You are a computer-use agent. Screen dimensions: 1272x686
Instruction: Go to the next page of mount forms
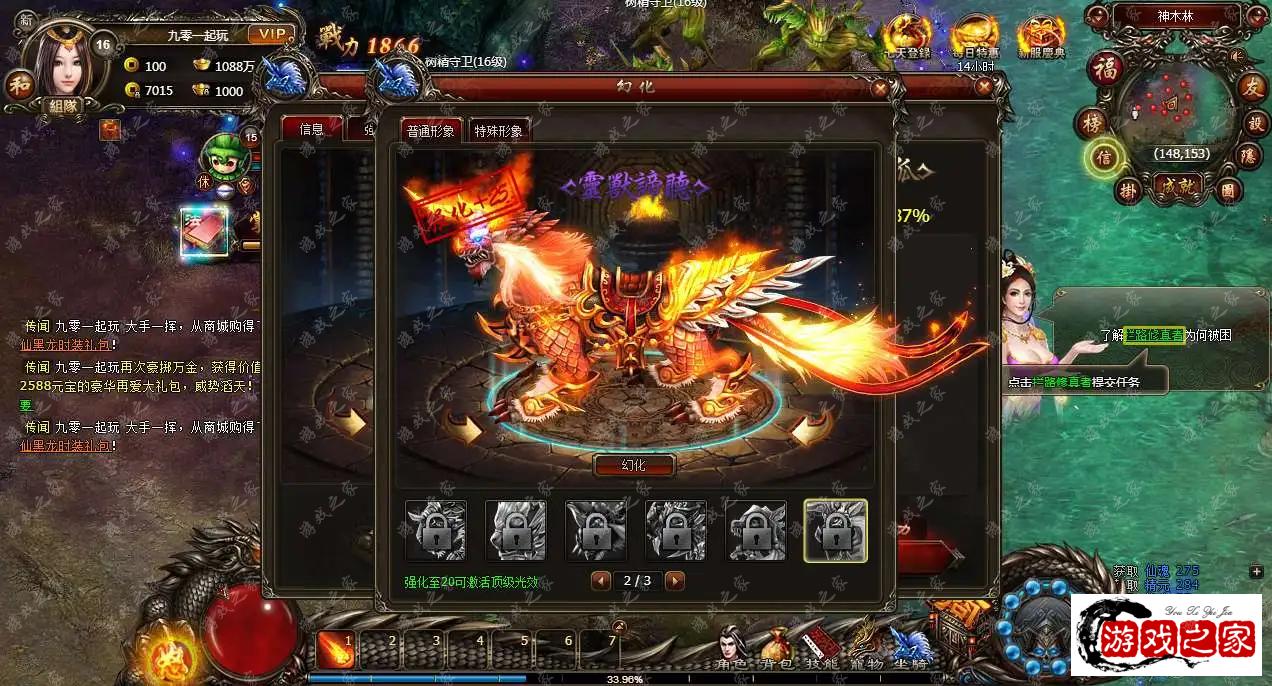point(675,580)
